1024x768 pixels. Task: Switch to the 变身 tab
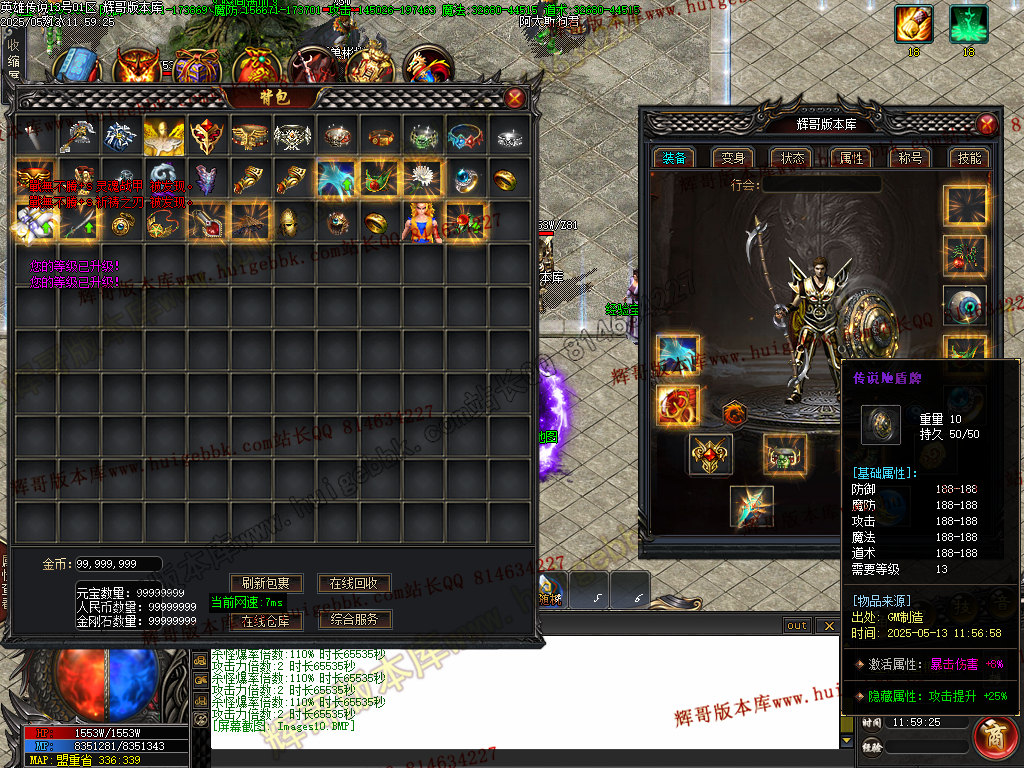point(733,158)
